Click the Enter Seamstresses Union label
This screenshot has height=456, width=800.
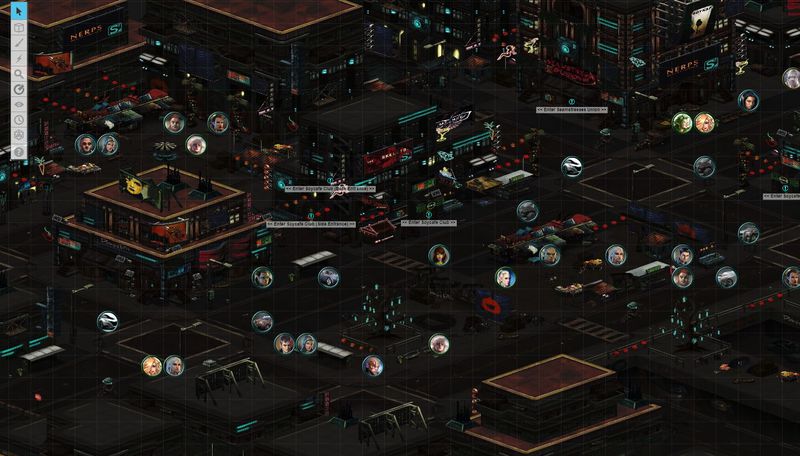coord(572,109)
